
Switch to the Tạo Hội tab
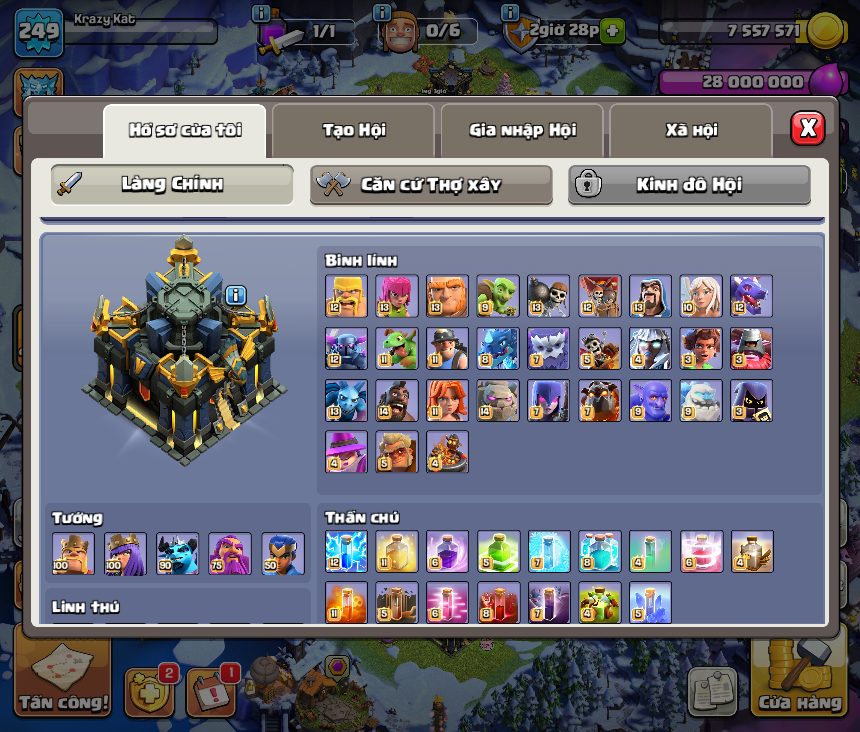pyautogui.click(x=353, y=130)
